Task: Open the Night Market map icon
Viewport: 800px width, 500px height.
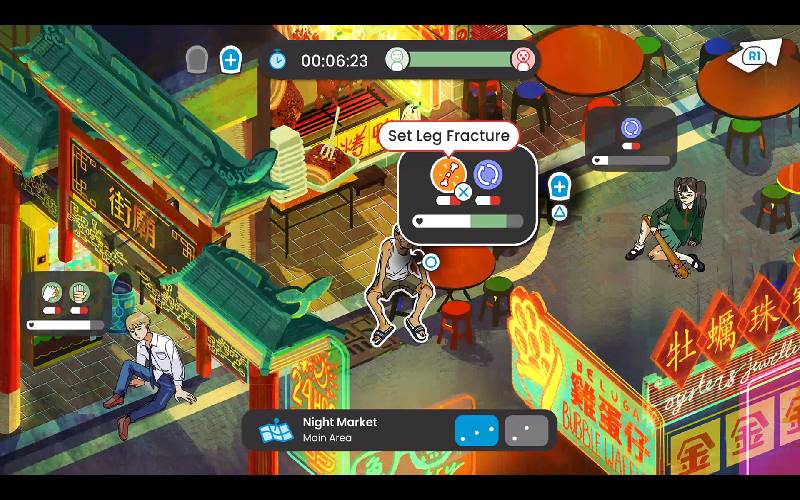Action: pyautogui.click(x=276, y=431)
